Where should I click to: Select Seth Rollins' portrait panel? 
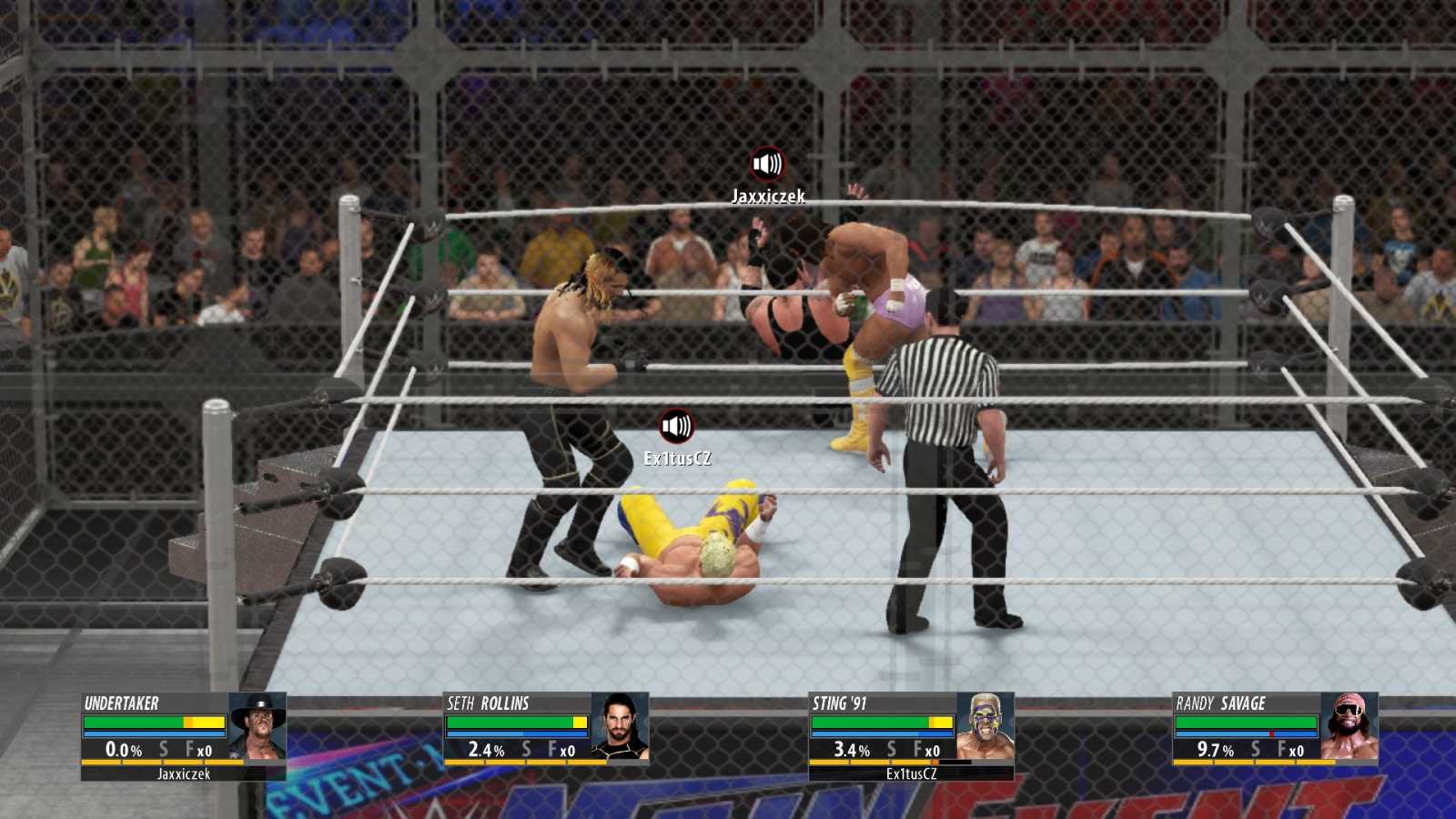[x=620, y=726]
